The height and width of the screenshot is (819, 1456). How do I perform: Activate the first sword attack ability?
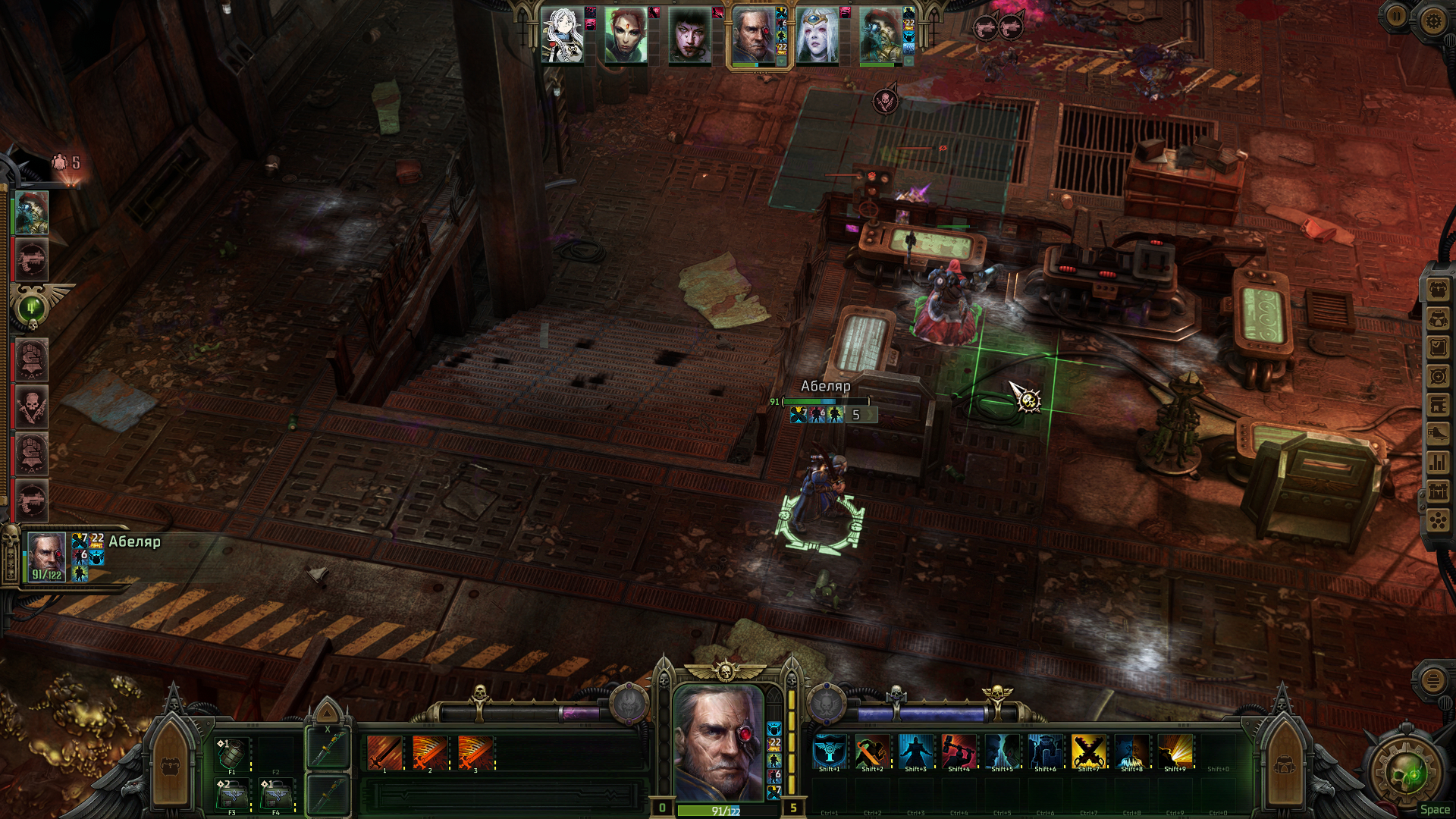(384, 753)
